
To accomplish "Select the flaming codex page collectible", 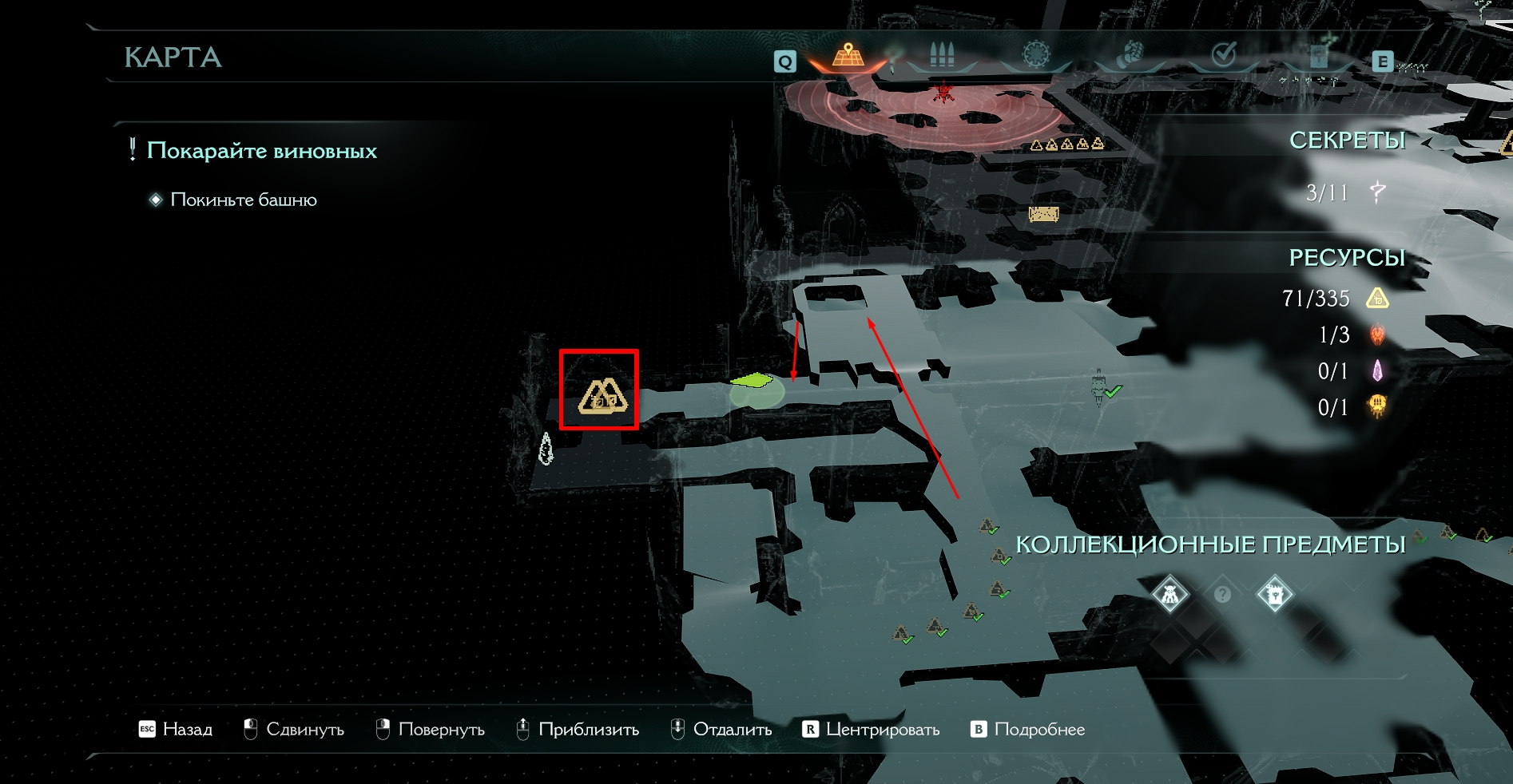I will click(1274, 594).
